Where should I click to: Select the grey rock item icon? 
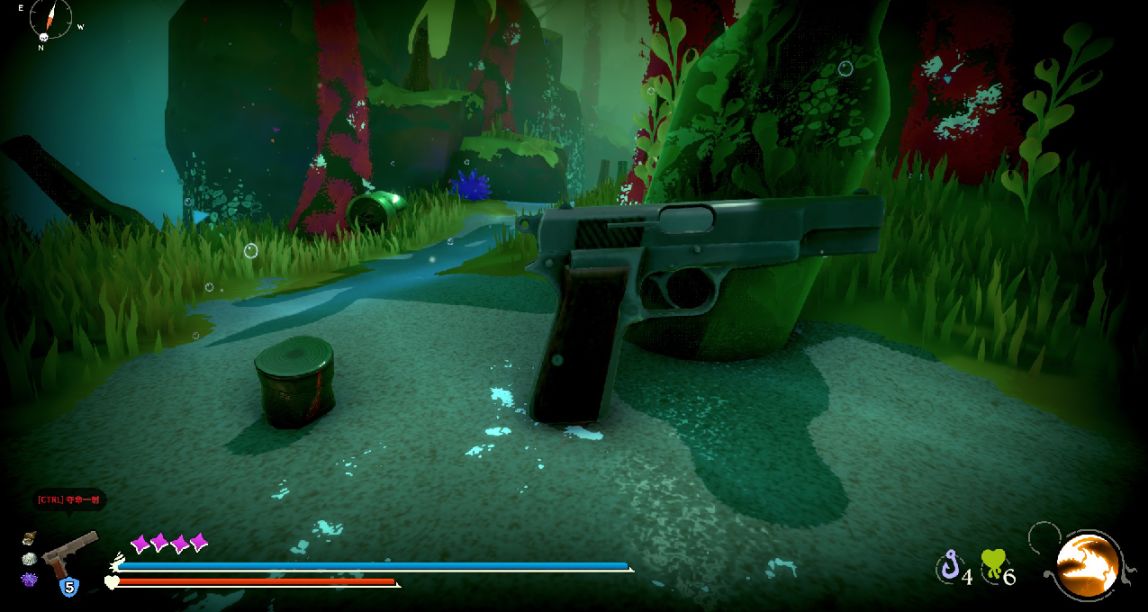click(x=29, y=559)
